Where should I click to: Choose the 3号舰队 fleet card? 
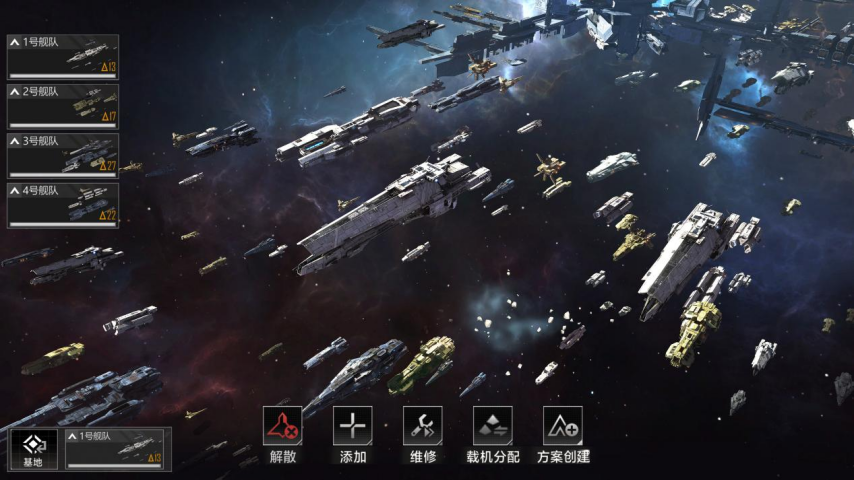click(63, 156)
